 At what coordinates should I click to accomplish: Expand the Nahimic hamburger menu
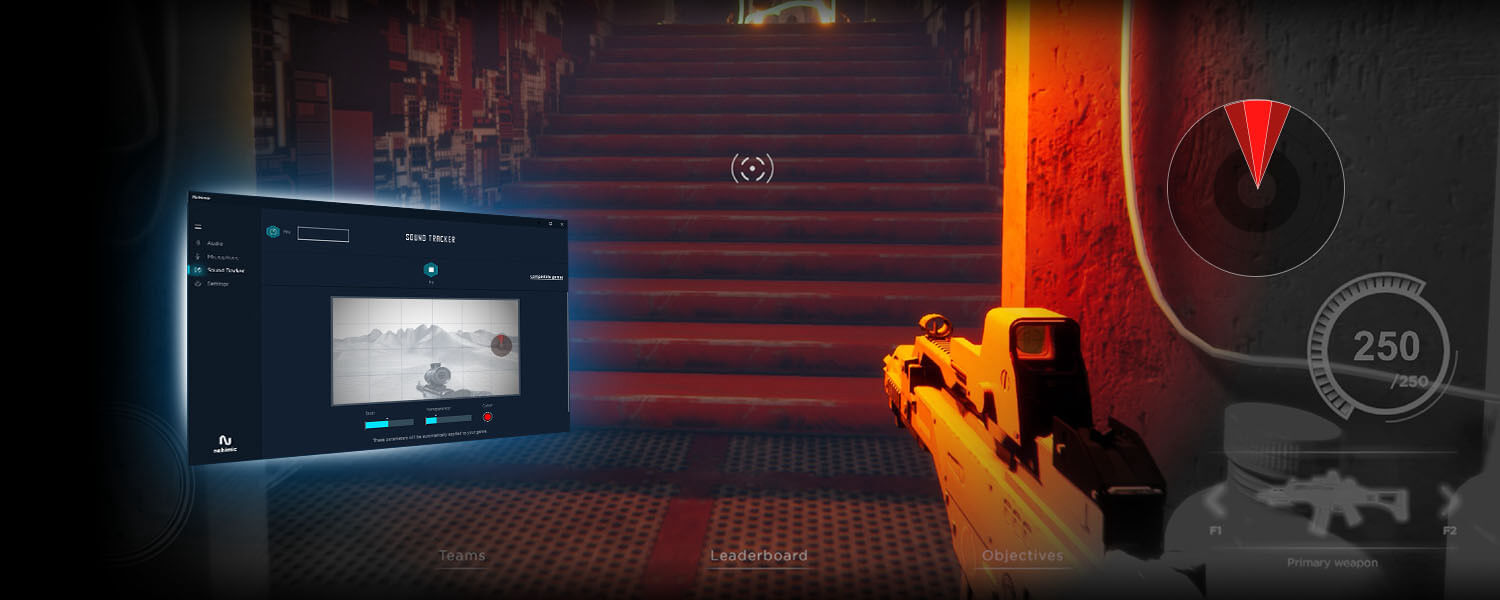(198, 227)
